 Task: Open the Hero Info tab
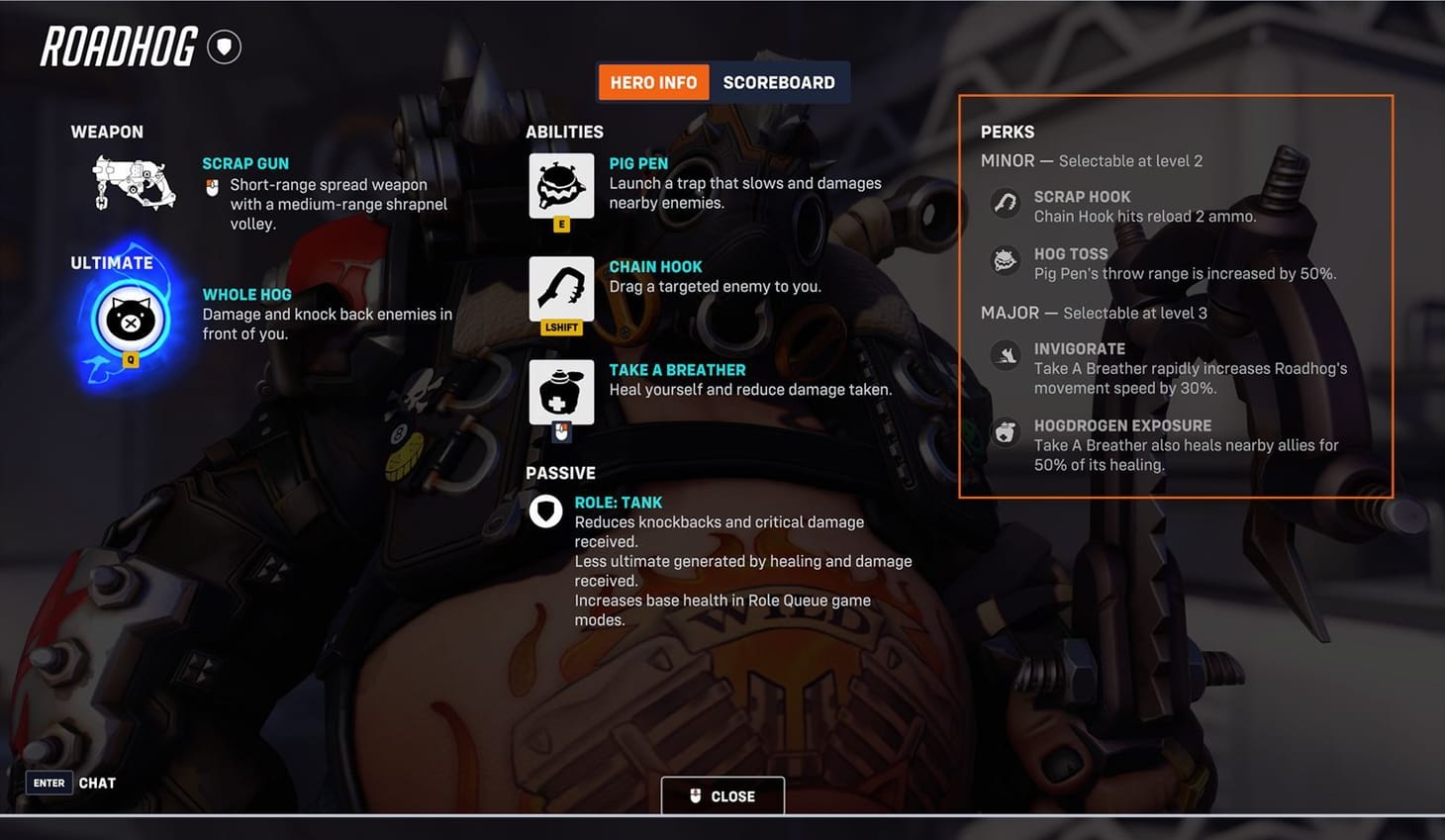click(653, 82)
